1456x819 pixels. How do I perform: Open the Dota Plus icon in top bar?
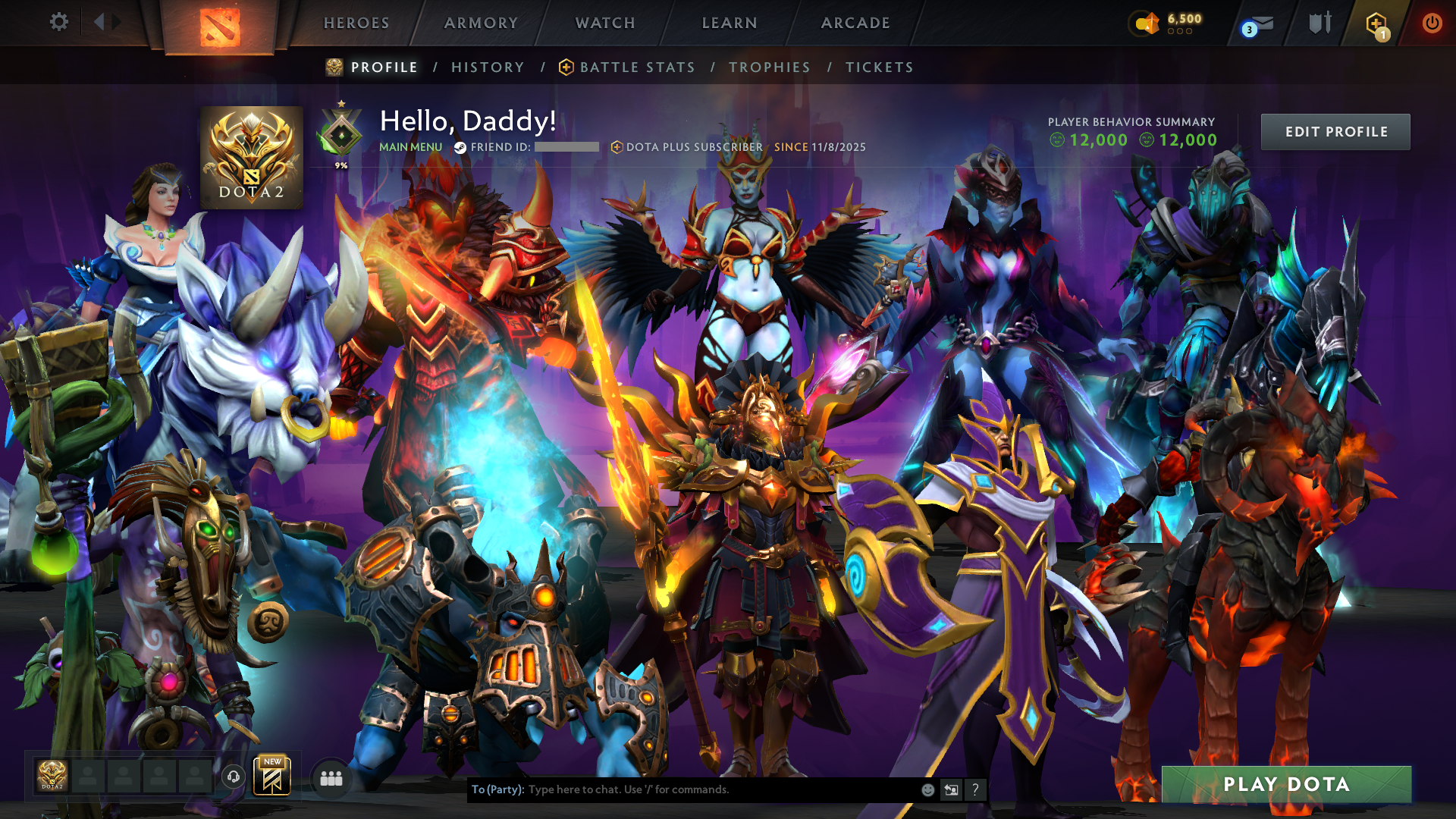[x=1376, y=24]
